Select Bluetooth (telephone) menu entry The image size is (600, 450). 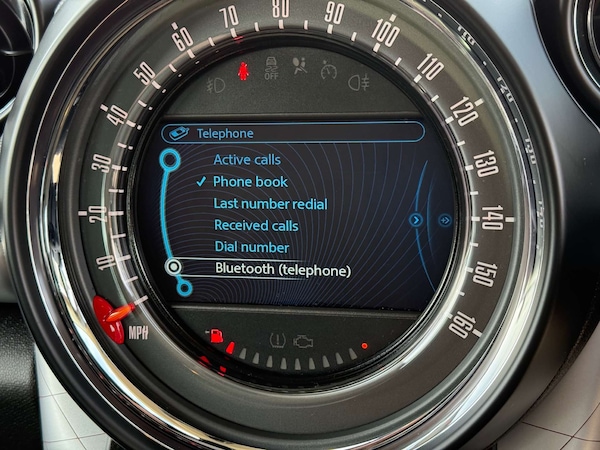[283, 269]
